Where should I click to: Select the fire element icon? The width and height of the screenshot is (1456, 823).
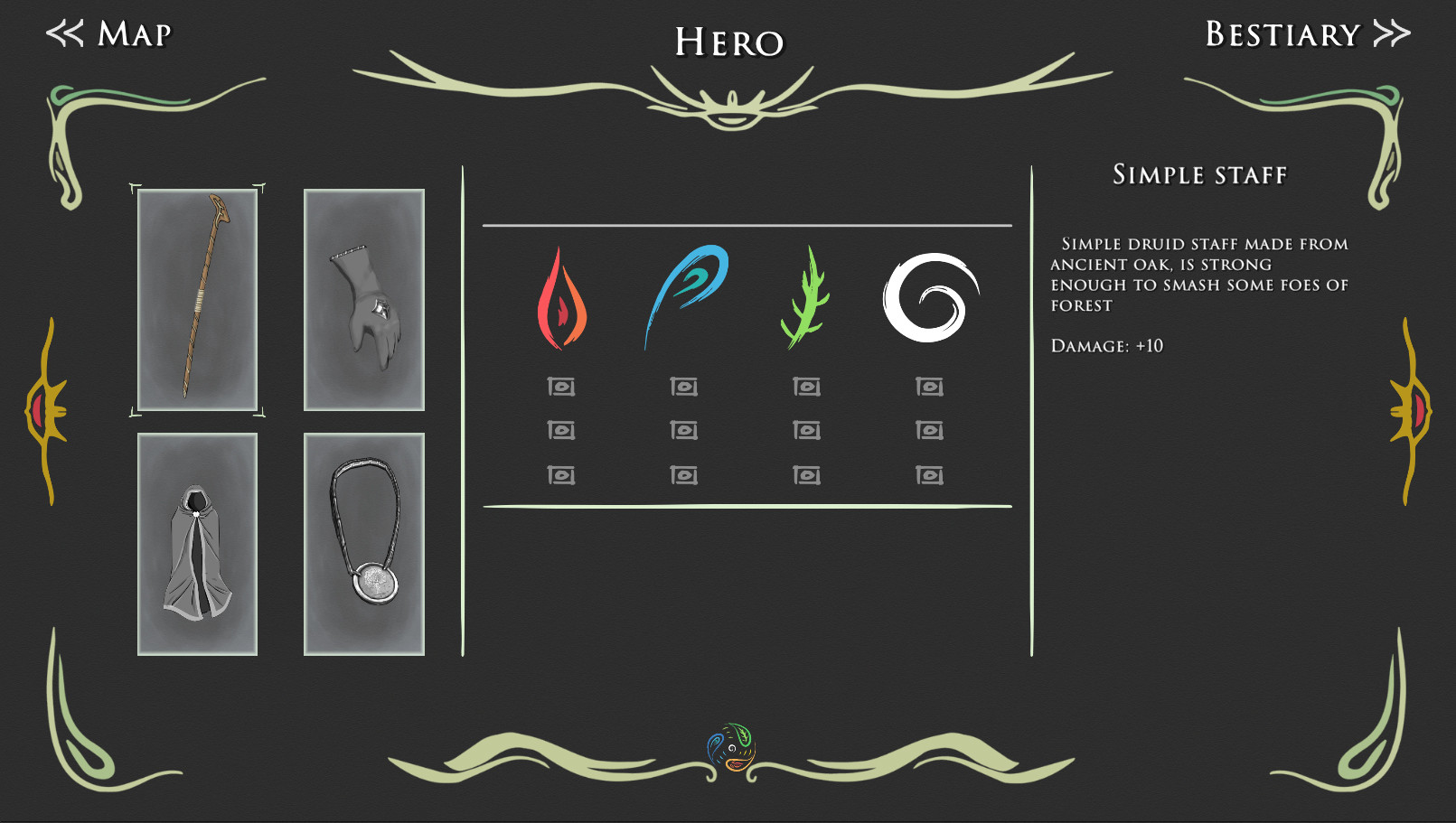pyautogui.click(x=560, y=298)
